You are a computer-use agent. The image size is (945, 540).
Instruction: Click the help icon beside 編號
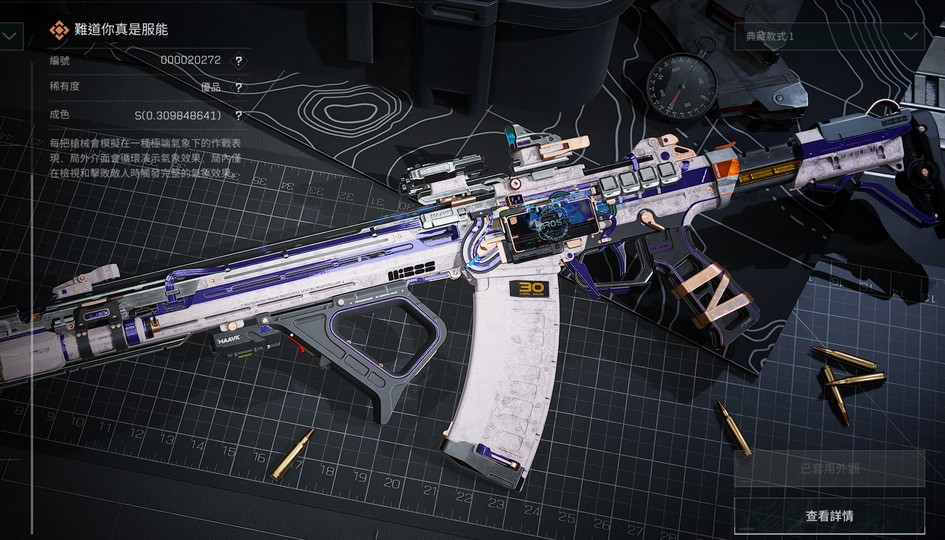(x=238, y=61)
